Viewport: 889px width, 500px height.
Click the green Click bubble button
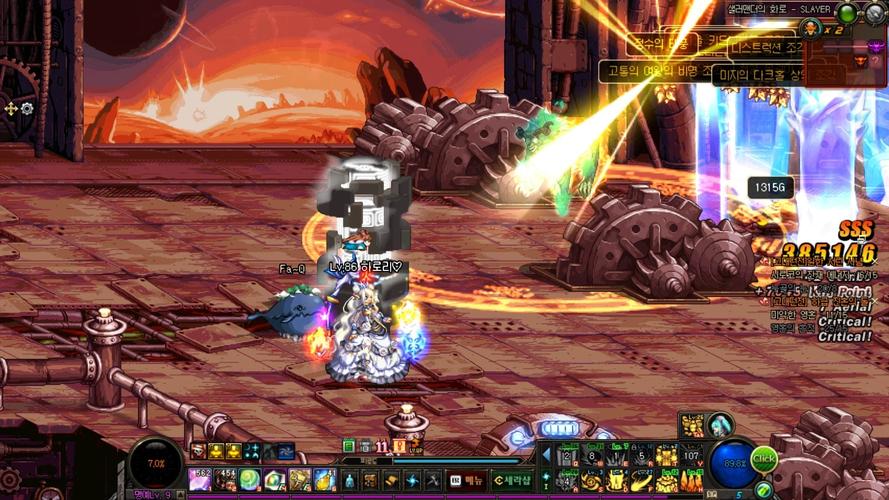click(x=765, y=459)
